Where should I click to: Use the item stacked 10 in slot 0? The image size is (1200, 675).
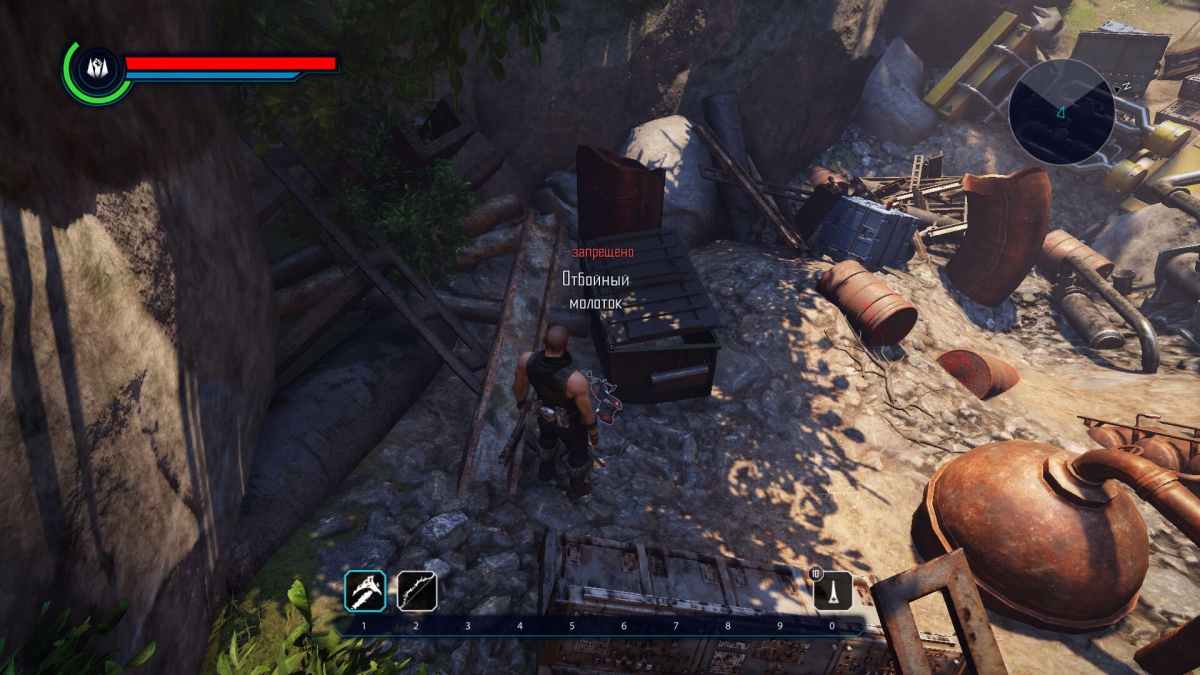833,591
